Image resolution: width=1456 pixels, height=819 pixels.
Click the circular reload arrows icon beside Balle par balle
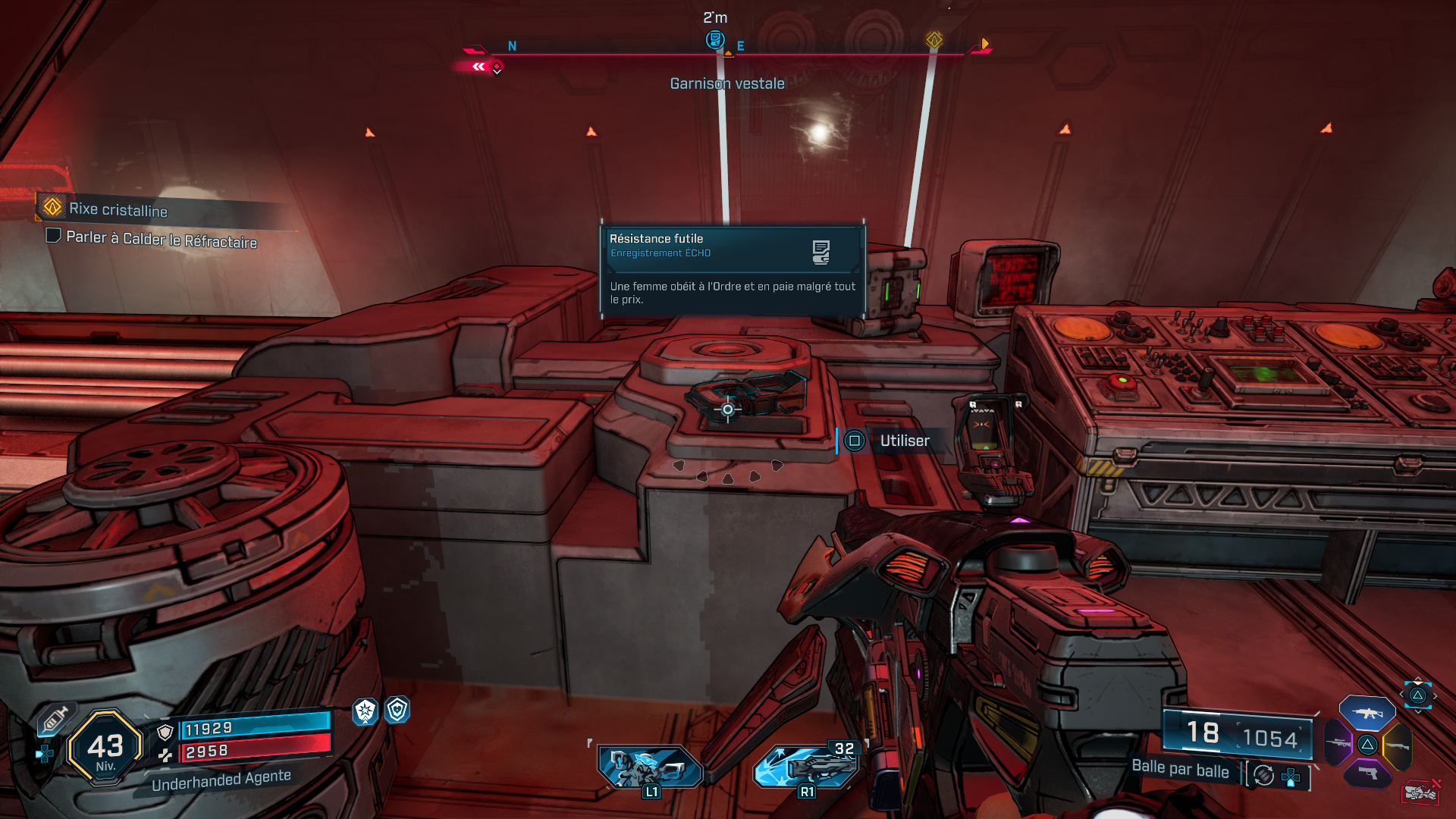coord(1263,775)
